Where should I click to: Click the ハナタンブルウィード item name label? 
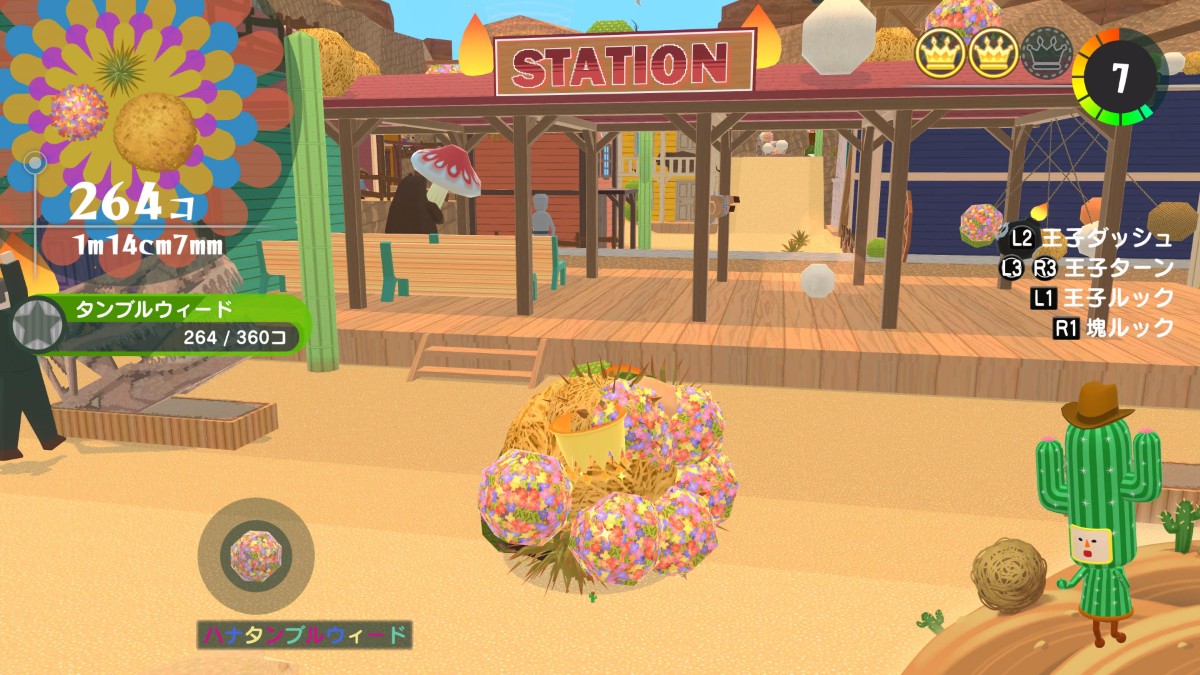coord(305,634)
